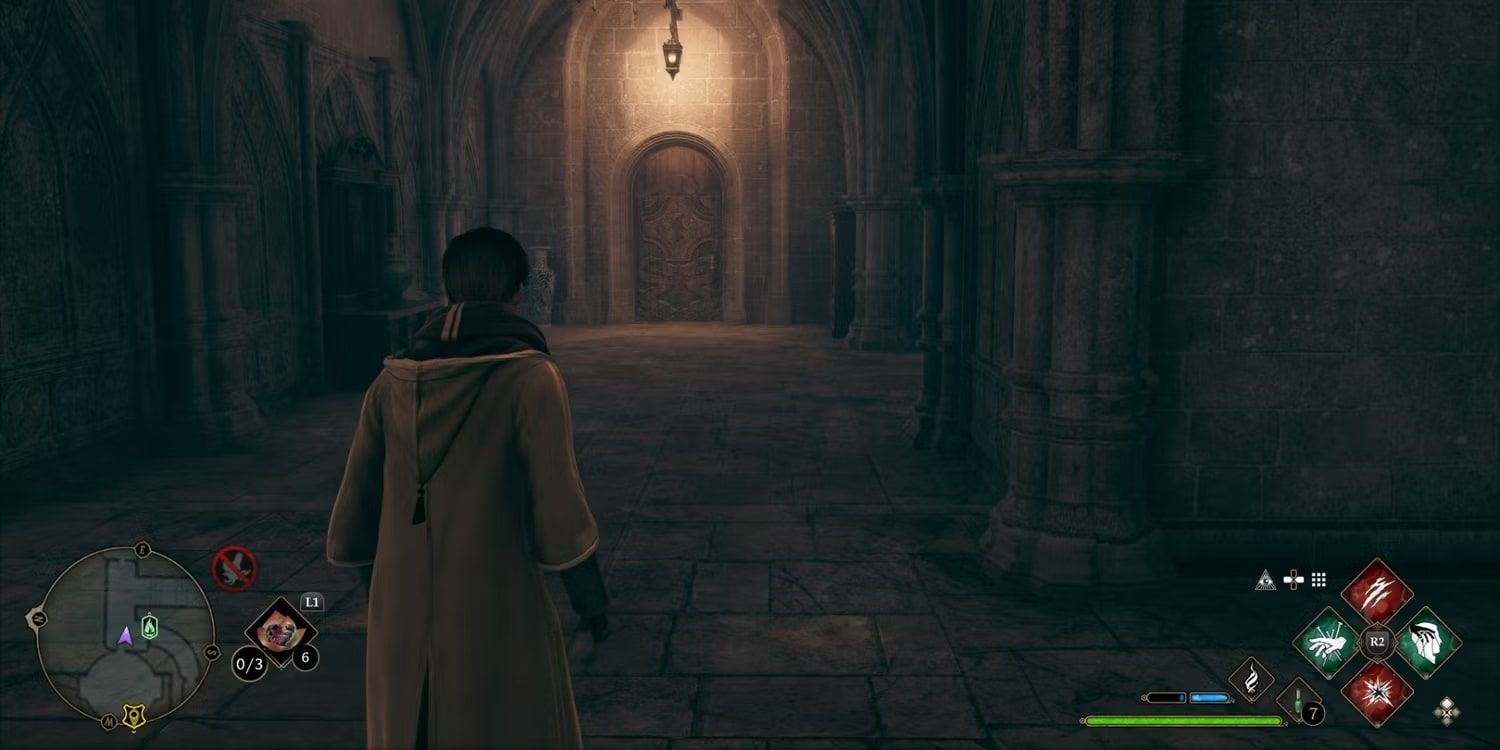Click the player arrow on the minimap

click(x=126, y=637)
